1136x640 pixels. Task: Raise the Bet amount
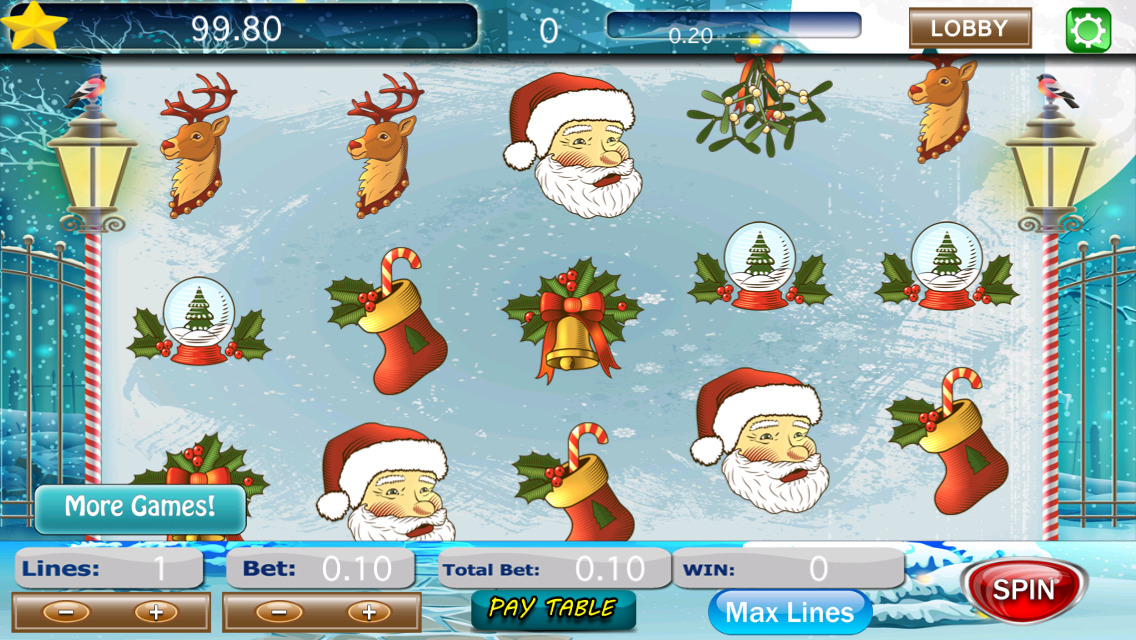368,612
